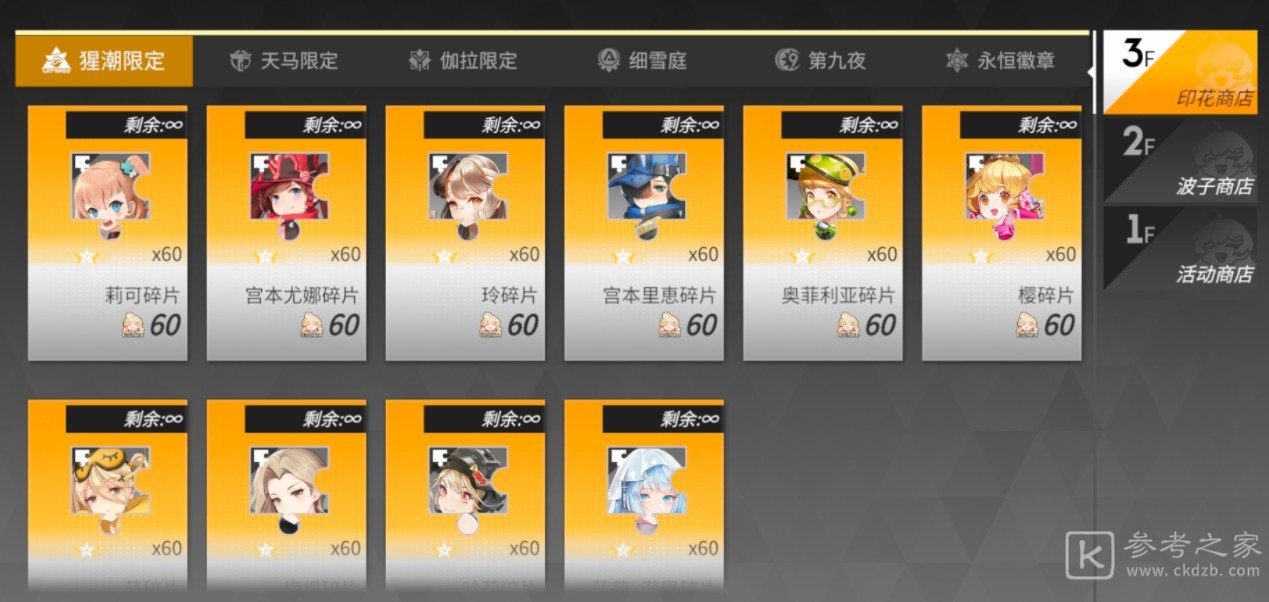Image resolution: width=1269 pixels, height=602 pixels.
Task: Open the 奥菲利亚碎片 purchase card
Action: click(823, 232)
